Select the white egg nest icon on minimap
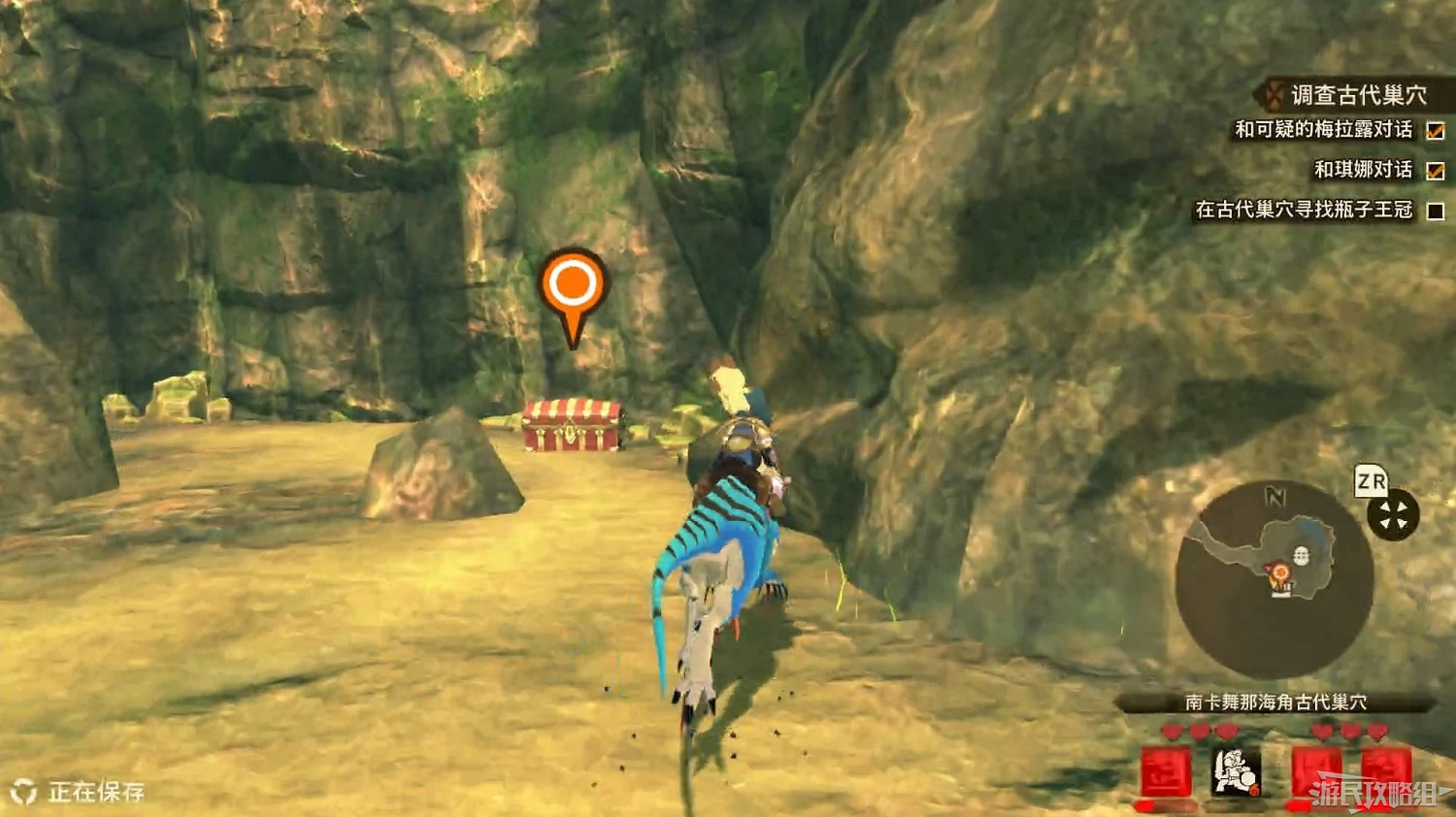The height and width of the screenshot is (817, 1456). coord(1303,555)
